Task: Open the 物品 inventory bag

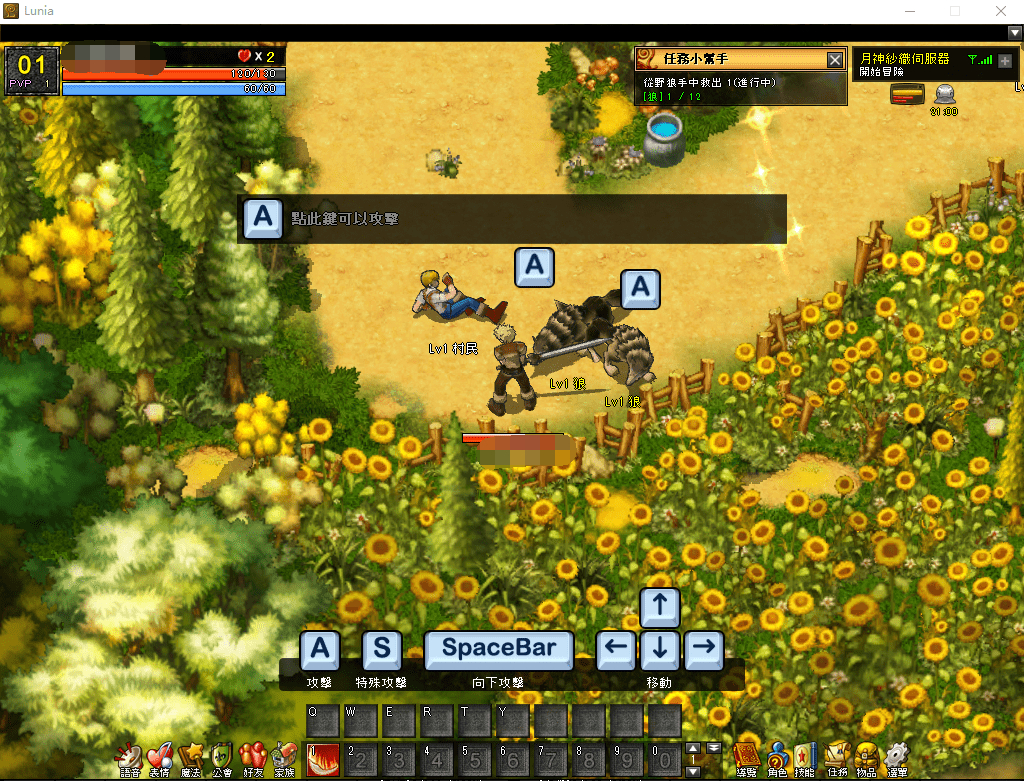Action: pyautogui.click(x=867, y=757)
